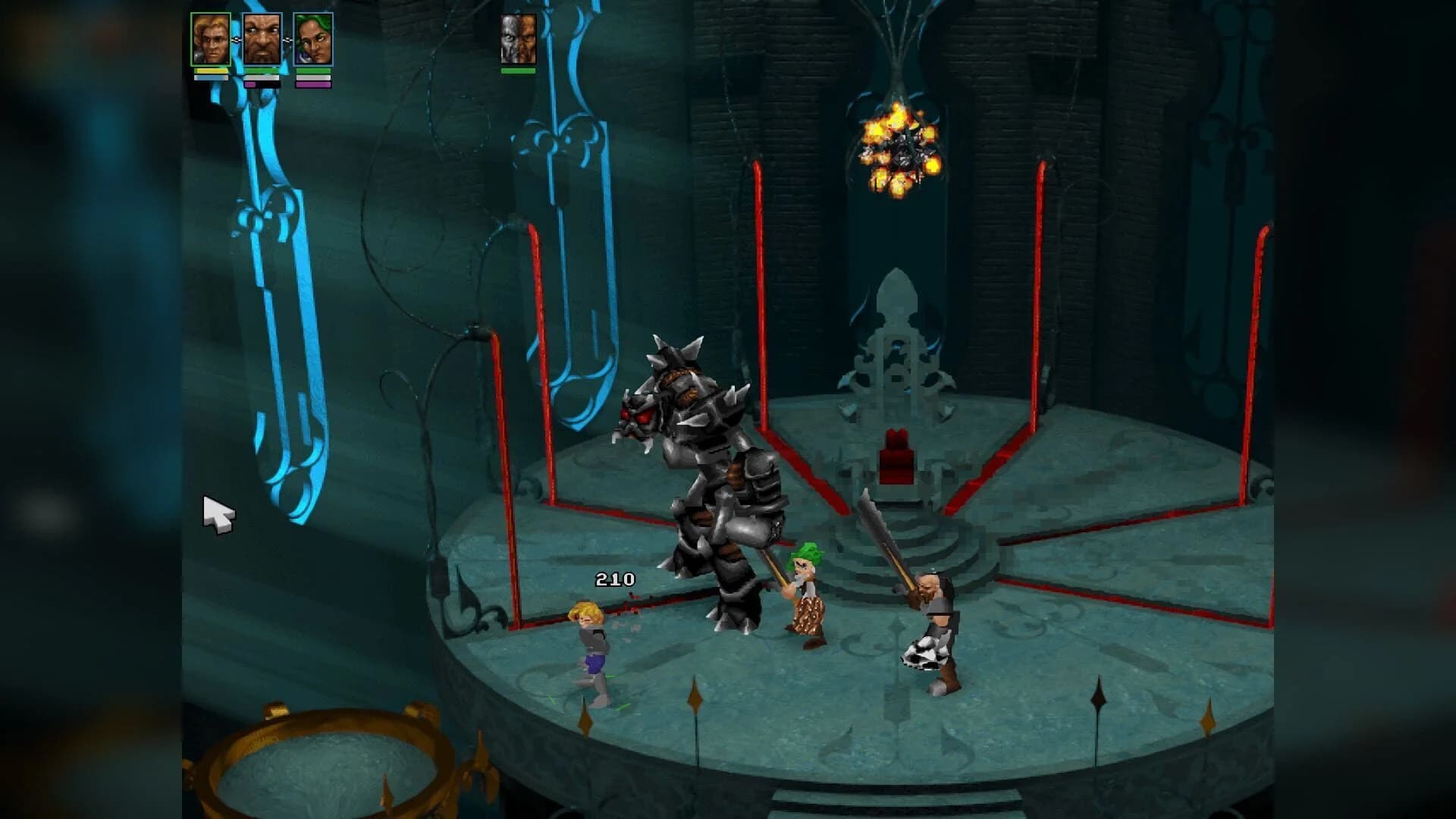Select the green-haired heroine's portrait
The width and height of the screenshot is (1456, 819).
pos(313,39)
